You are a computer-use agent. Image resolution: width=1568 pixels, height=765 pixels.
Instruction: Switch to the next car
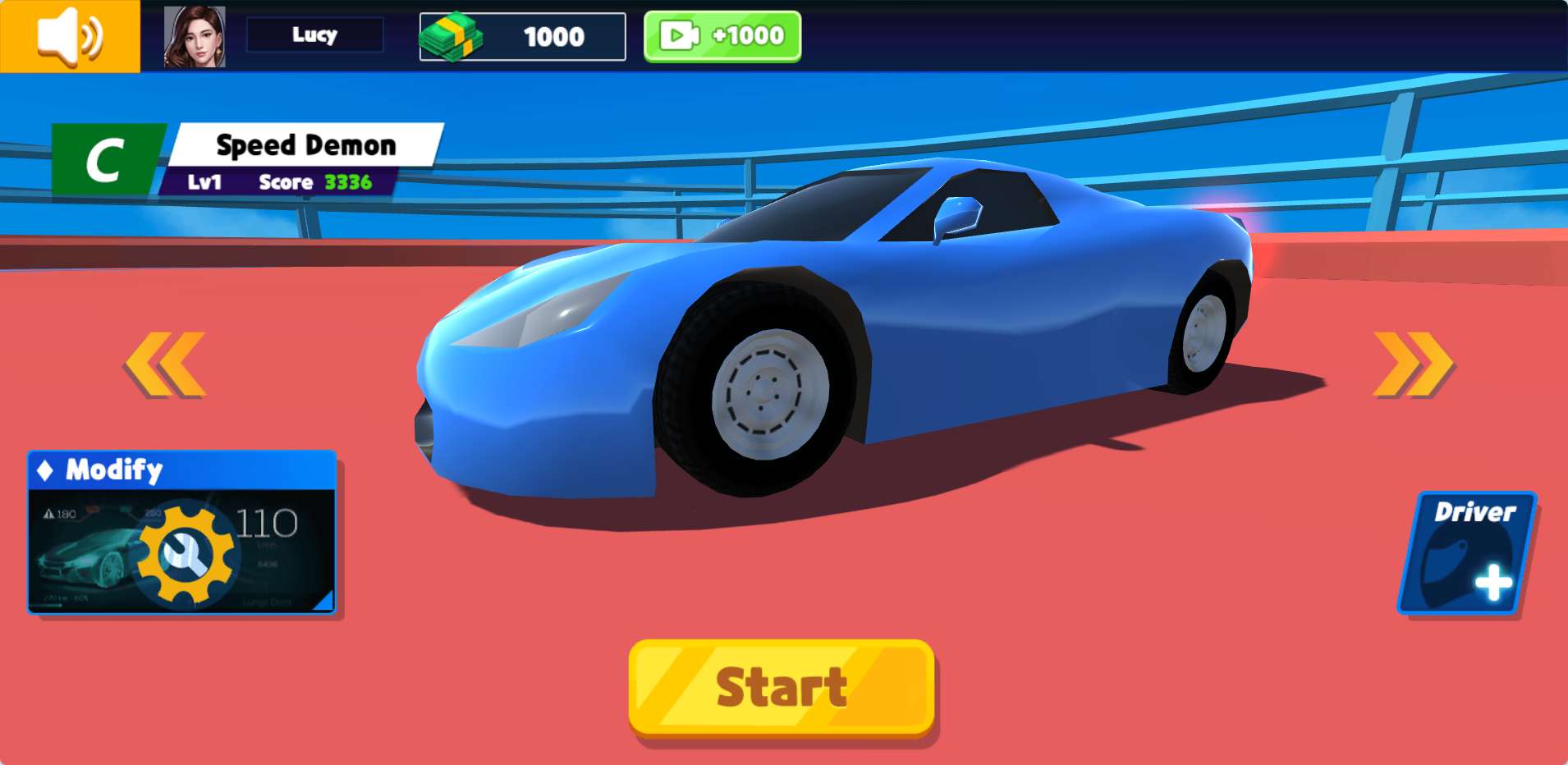(x=1412, y=364)
